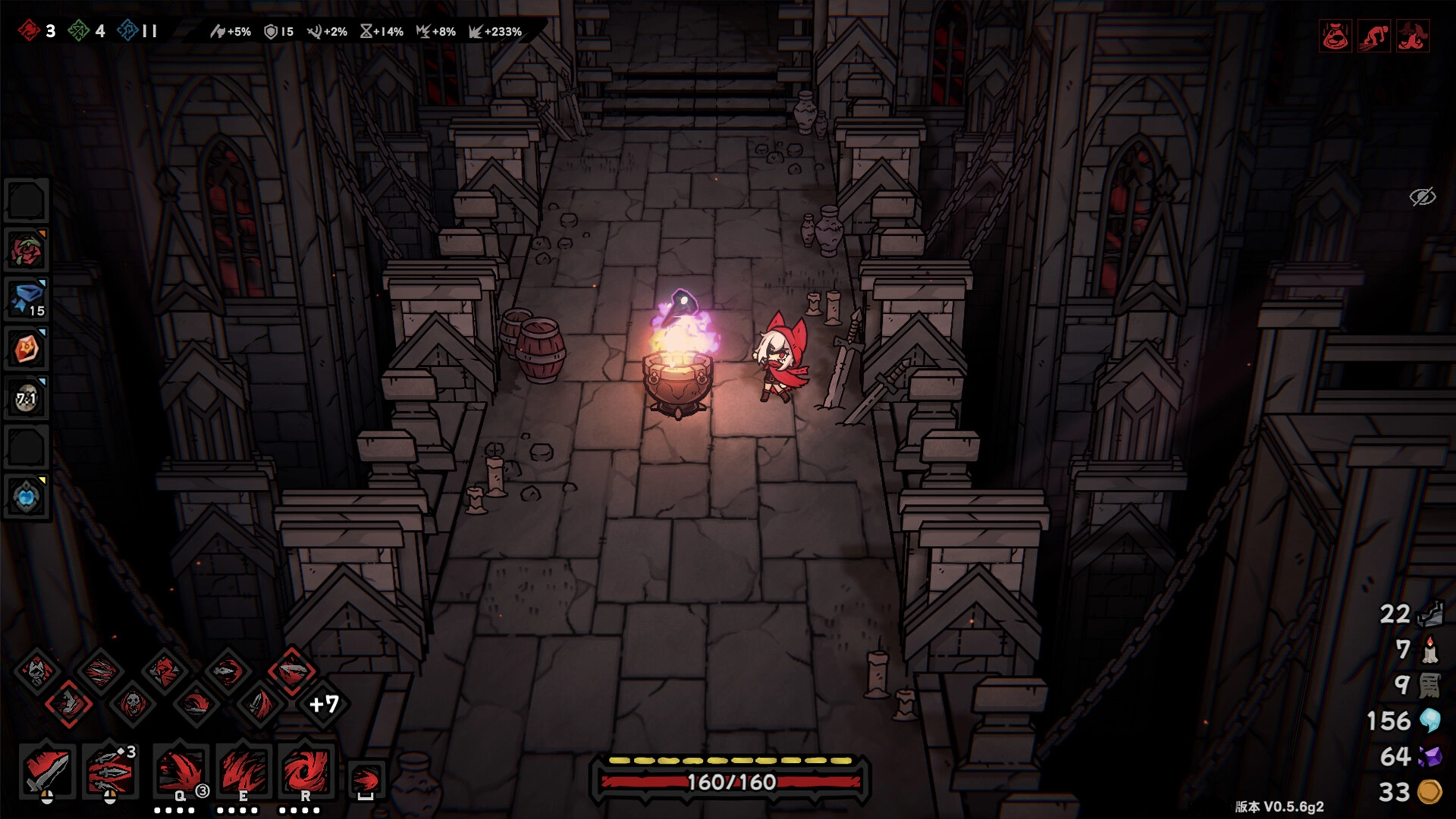1456x819 pixels.
Task: Inspect the red boot passive diamond
Action: pos(69,704)
